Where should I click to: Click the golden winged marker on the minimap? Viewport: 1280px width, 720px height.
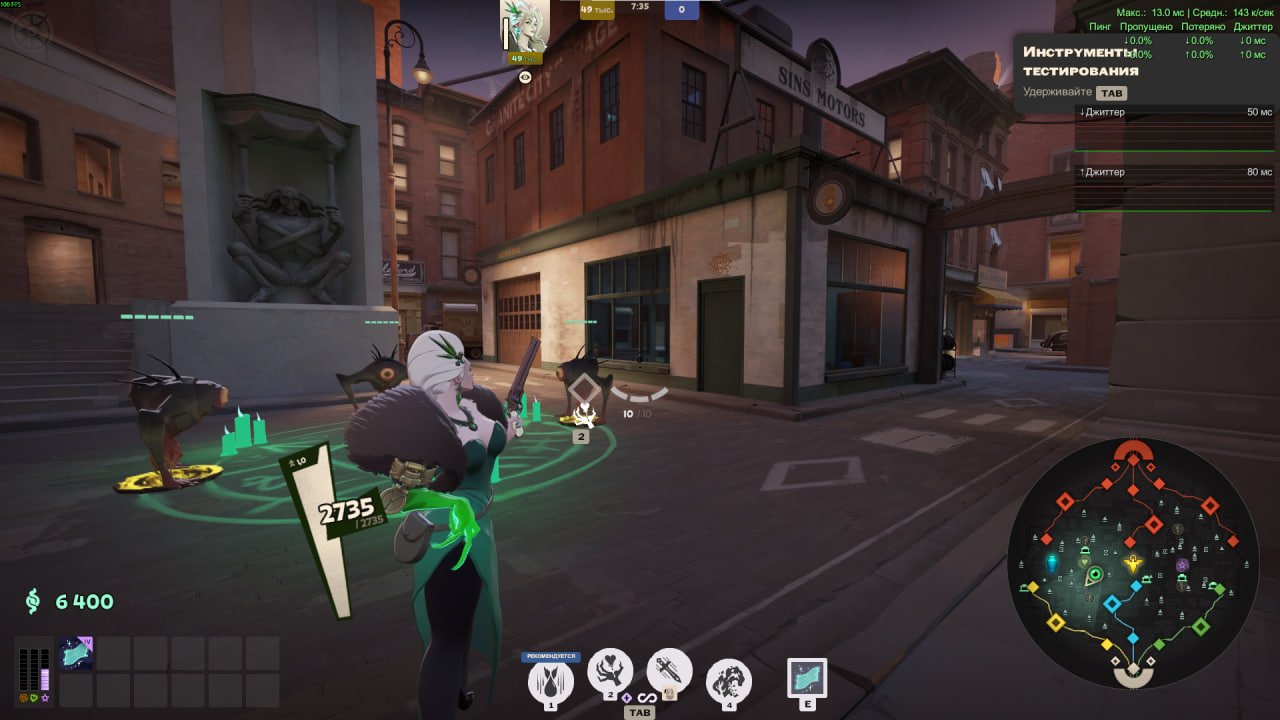point(1133,564)
